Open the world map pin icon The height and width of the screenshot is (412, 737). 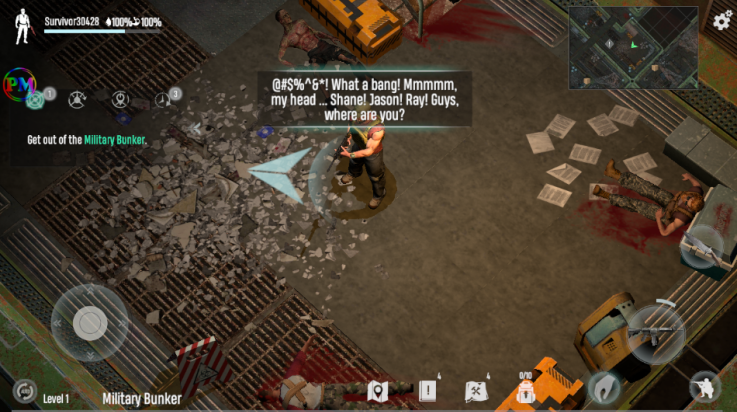click(x=377, y=391)
